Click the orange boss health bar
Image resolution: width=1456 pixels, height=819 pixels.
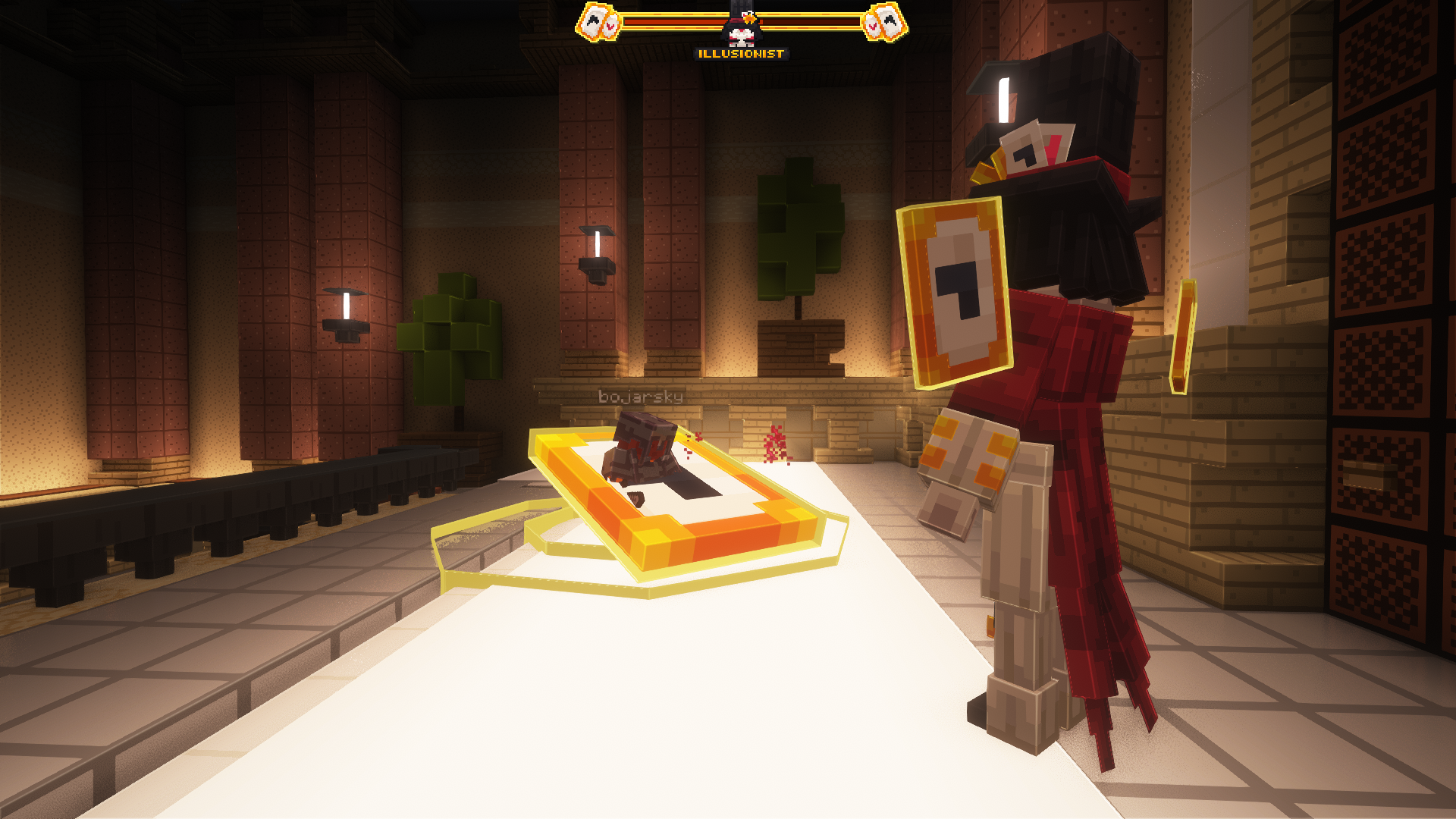point(660,23)
